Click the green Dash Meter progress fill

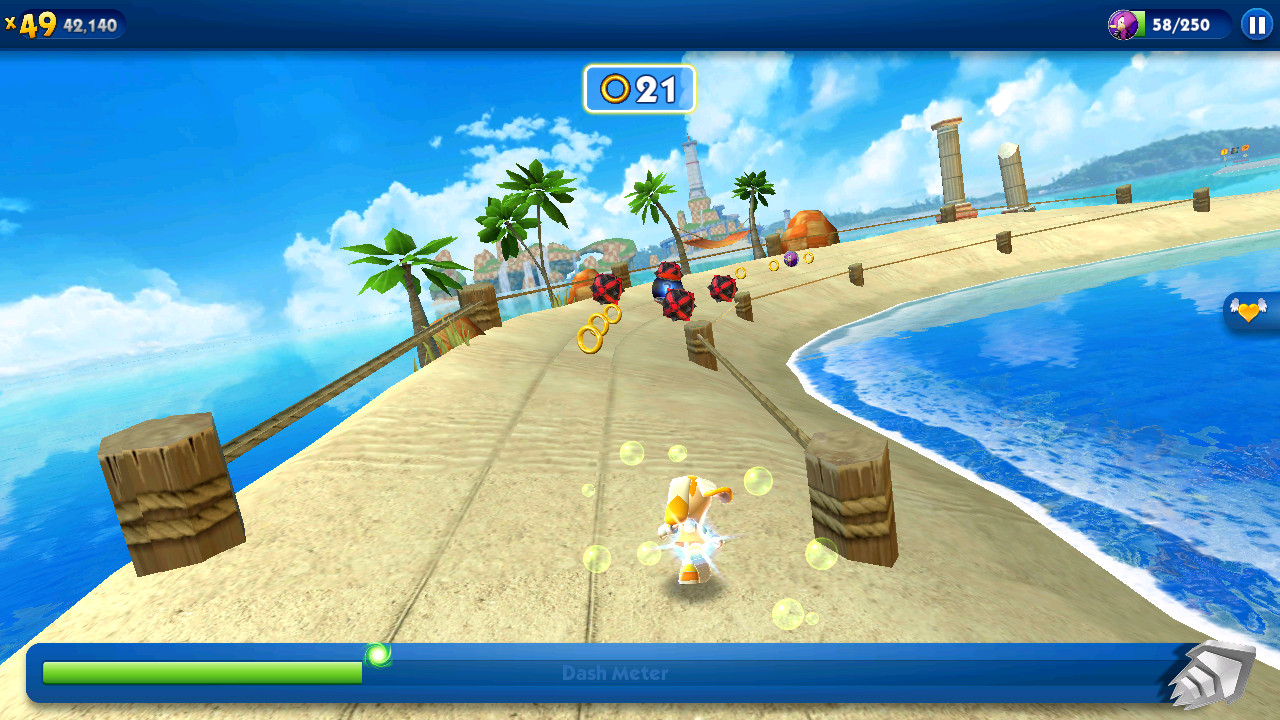click(200, 674)
